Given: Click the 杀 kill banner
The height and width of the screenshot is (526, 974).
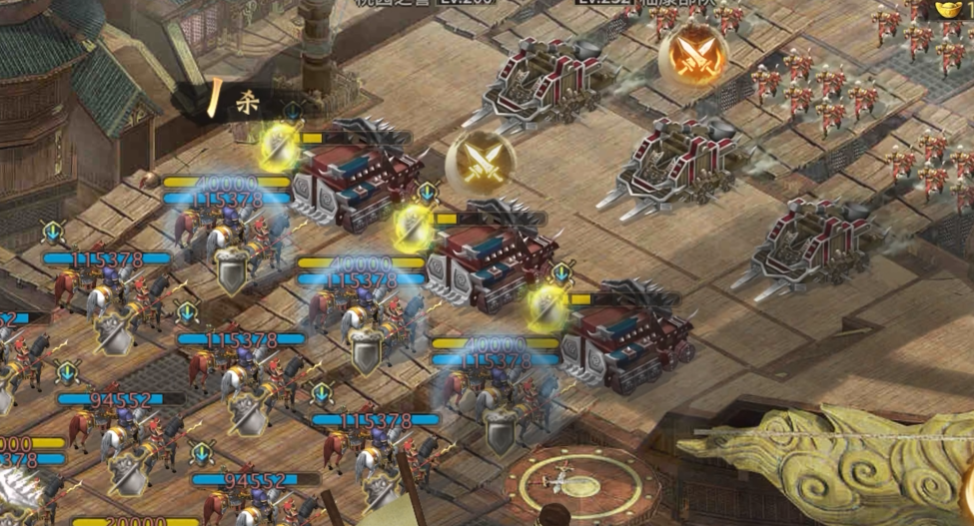Looking at the screenshot, I should pos(240,102).
